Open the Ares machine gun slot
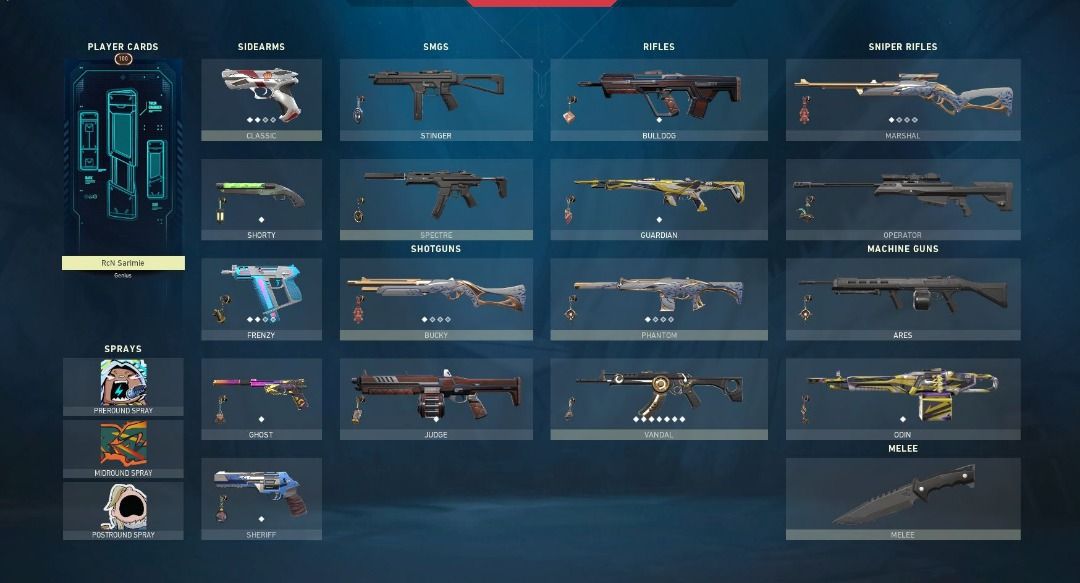The width and height of the screenshot is (1080, 583). (x=902, y=298)
